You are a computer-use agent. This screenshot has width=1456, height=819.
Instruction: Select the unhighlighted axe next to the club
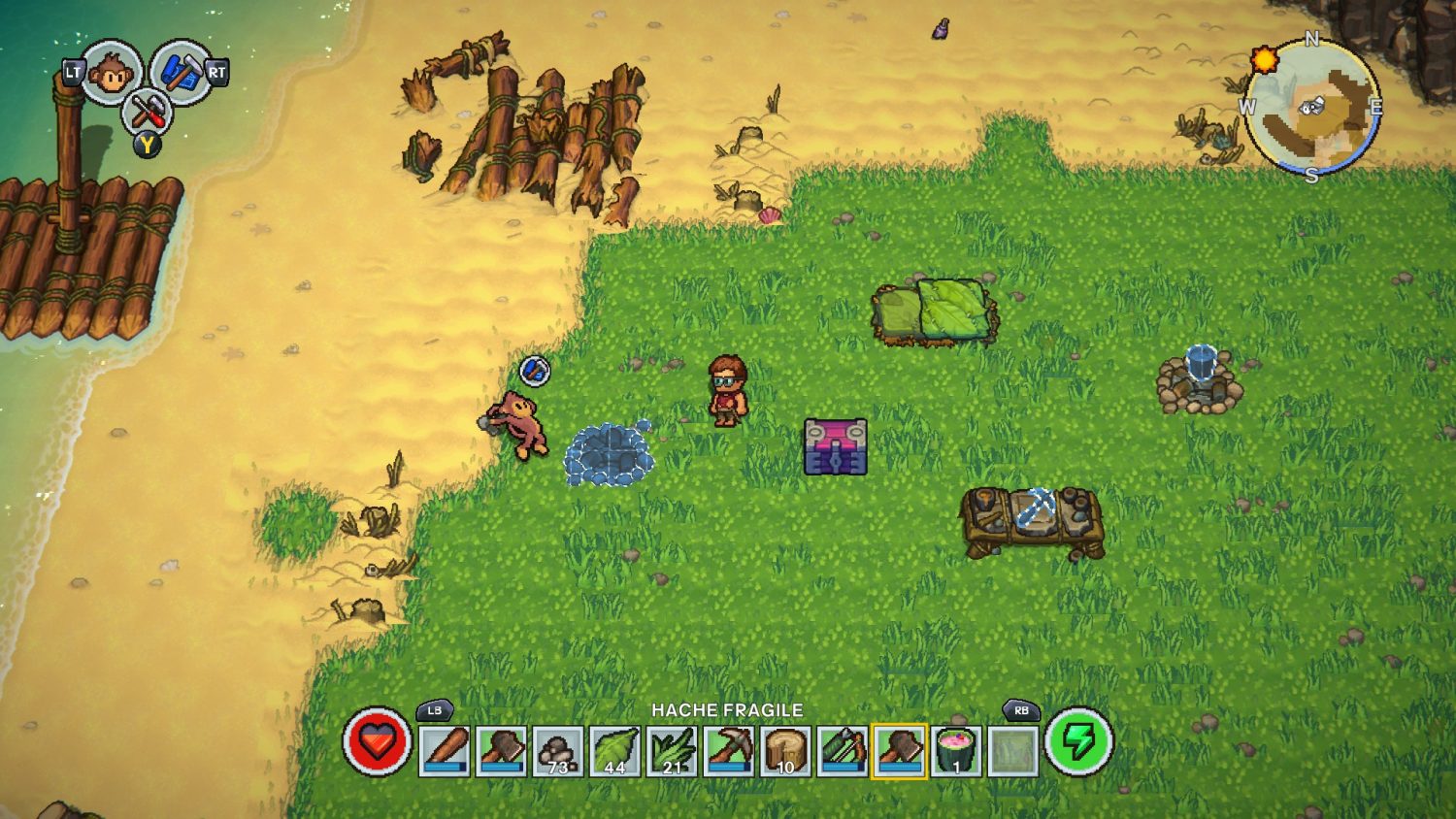pos(502,750)
